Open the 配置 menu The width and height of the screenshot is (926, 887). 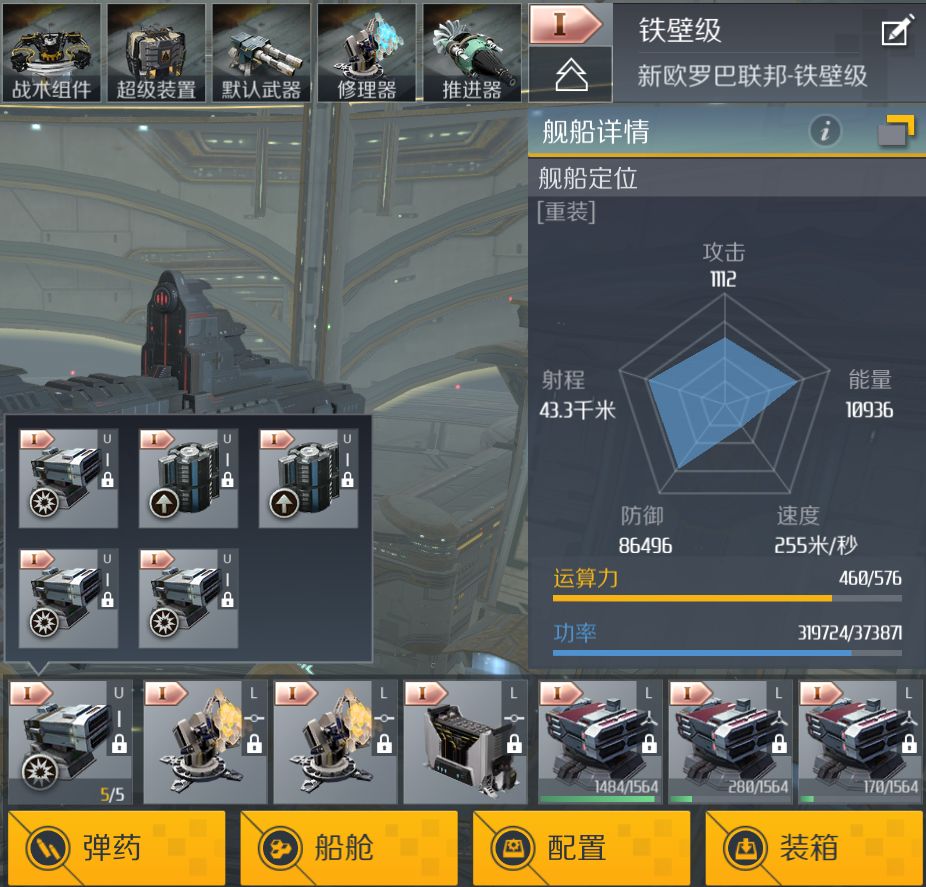(x=580, y=848)
